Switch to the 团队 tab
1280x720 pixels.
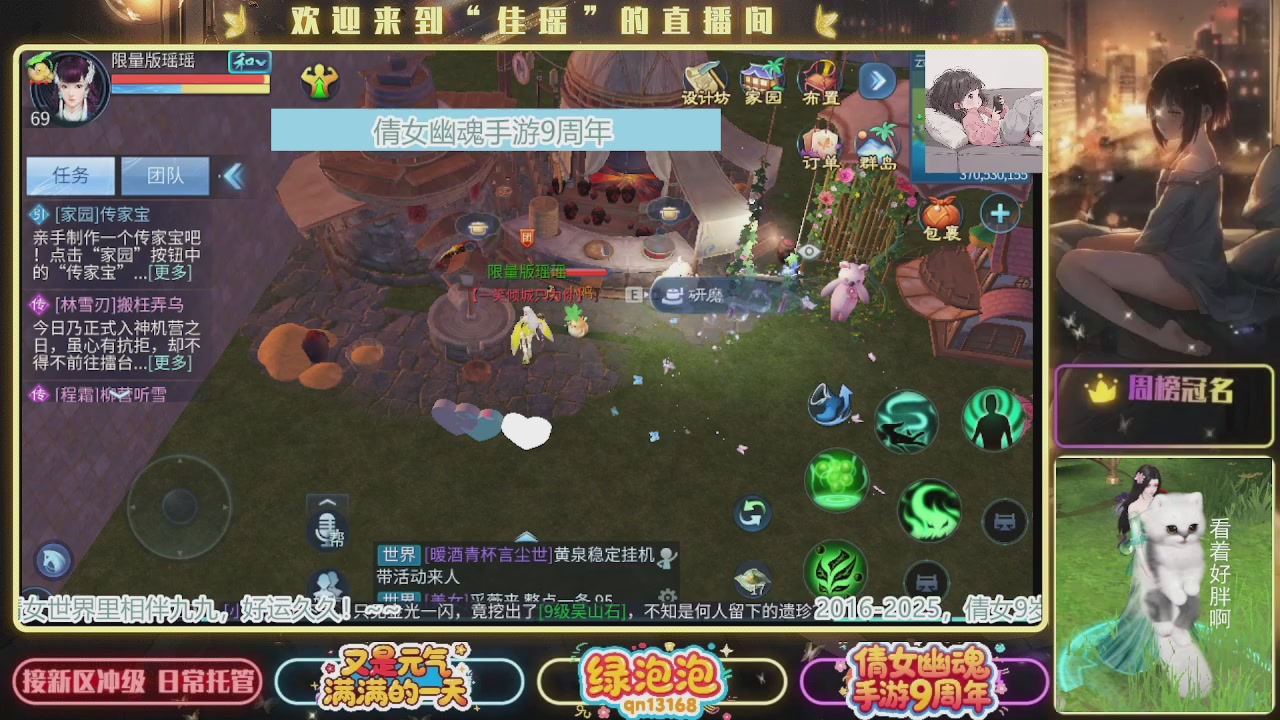tap(166, 175)
